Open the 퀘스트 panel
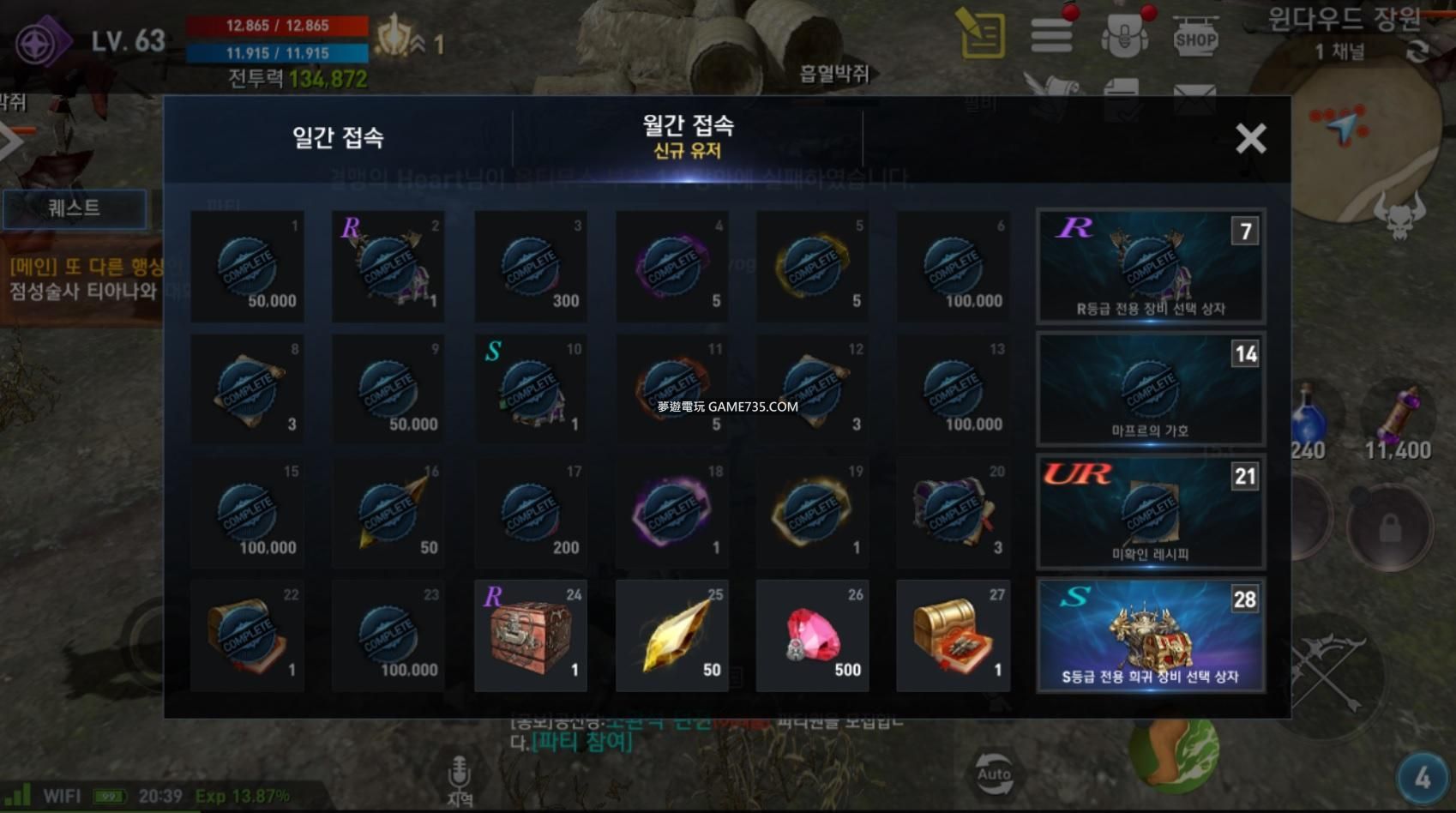Image resolution: width=1456 pixels, height=813 pixels. click(x=74, y=208)
